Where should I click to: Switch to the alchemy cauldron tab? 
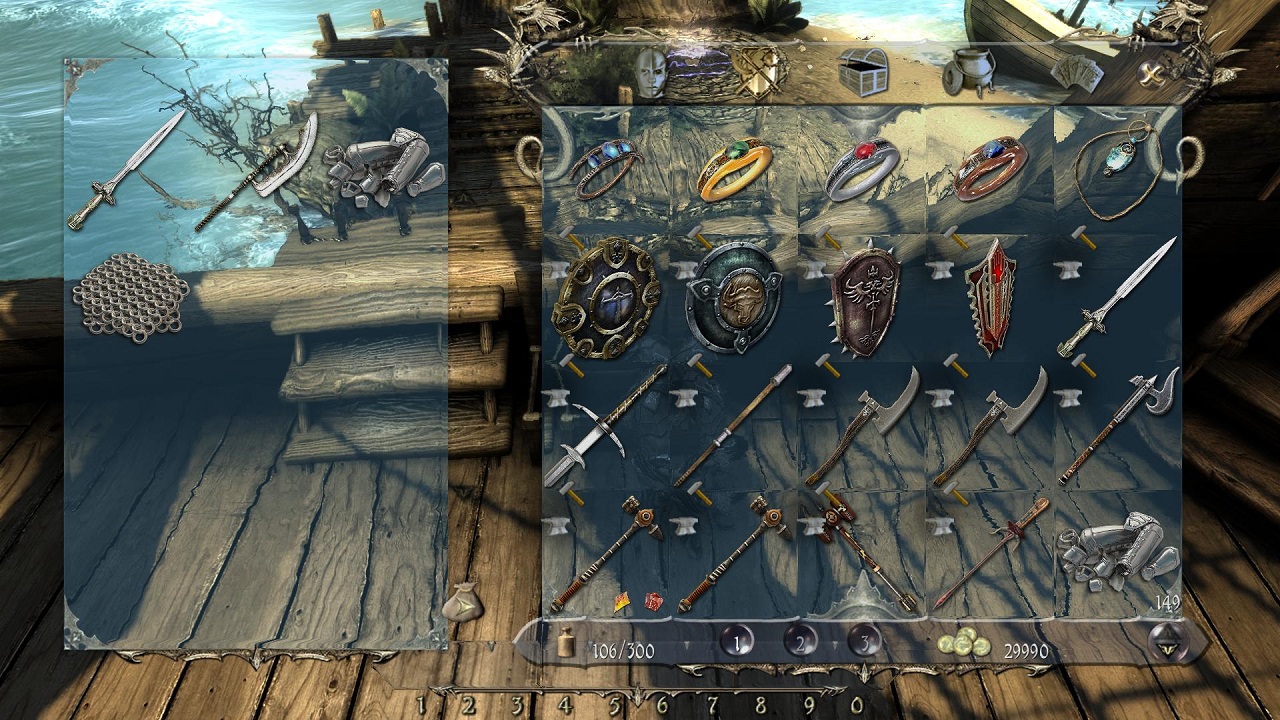point(967,73)
